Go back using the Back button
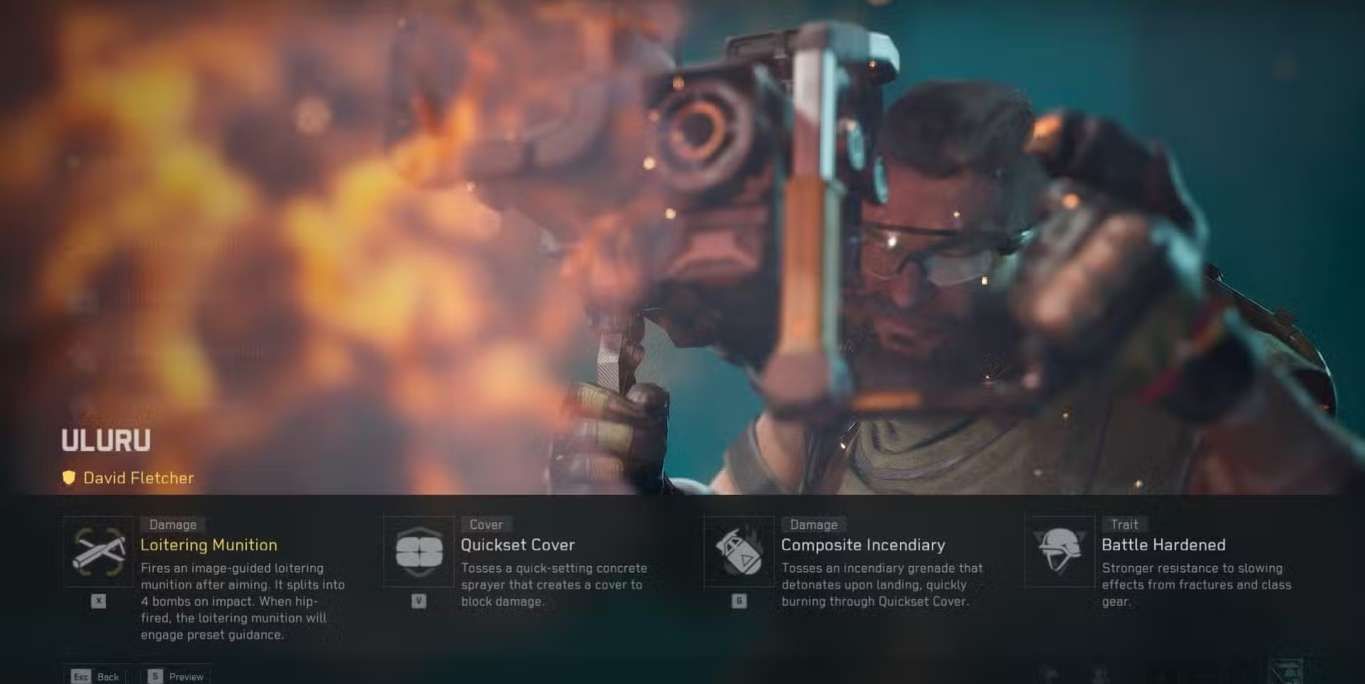The image size is (1365, 684). (x=96, y=676)
